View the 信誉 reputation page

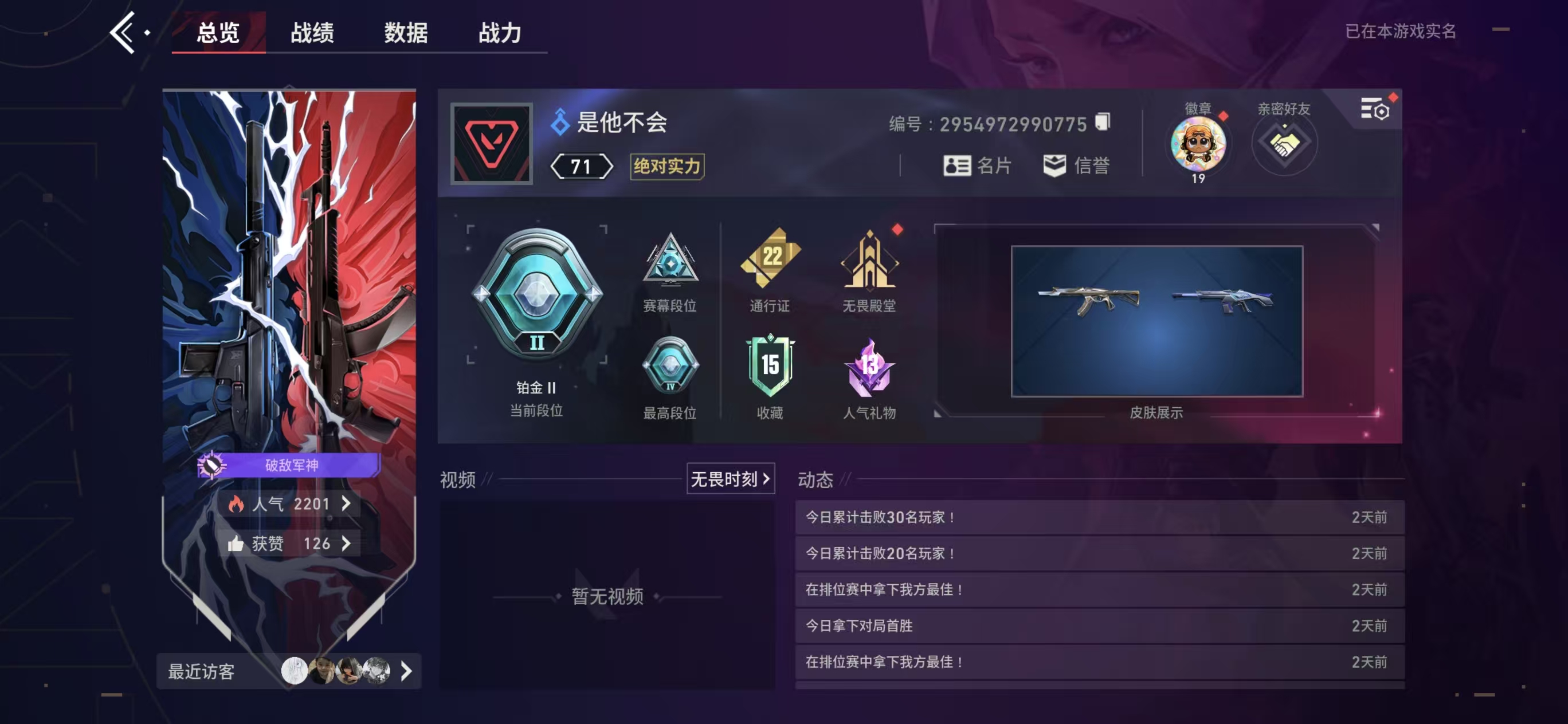1076,166
